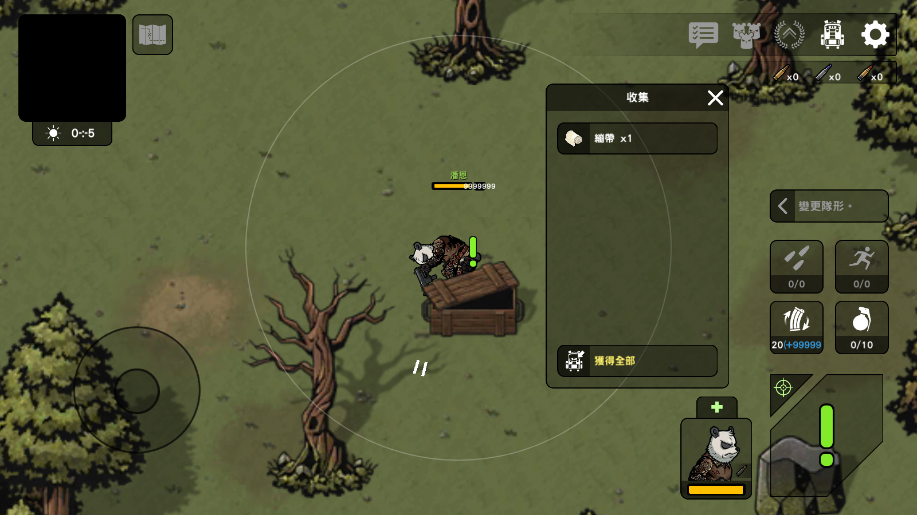Open the rank chevron badge icon
The height and width of the screenshot is (515, 917).
pyautogui.click(x=789, y=35)
